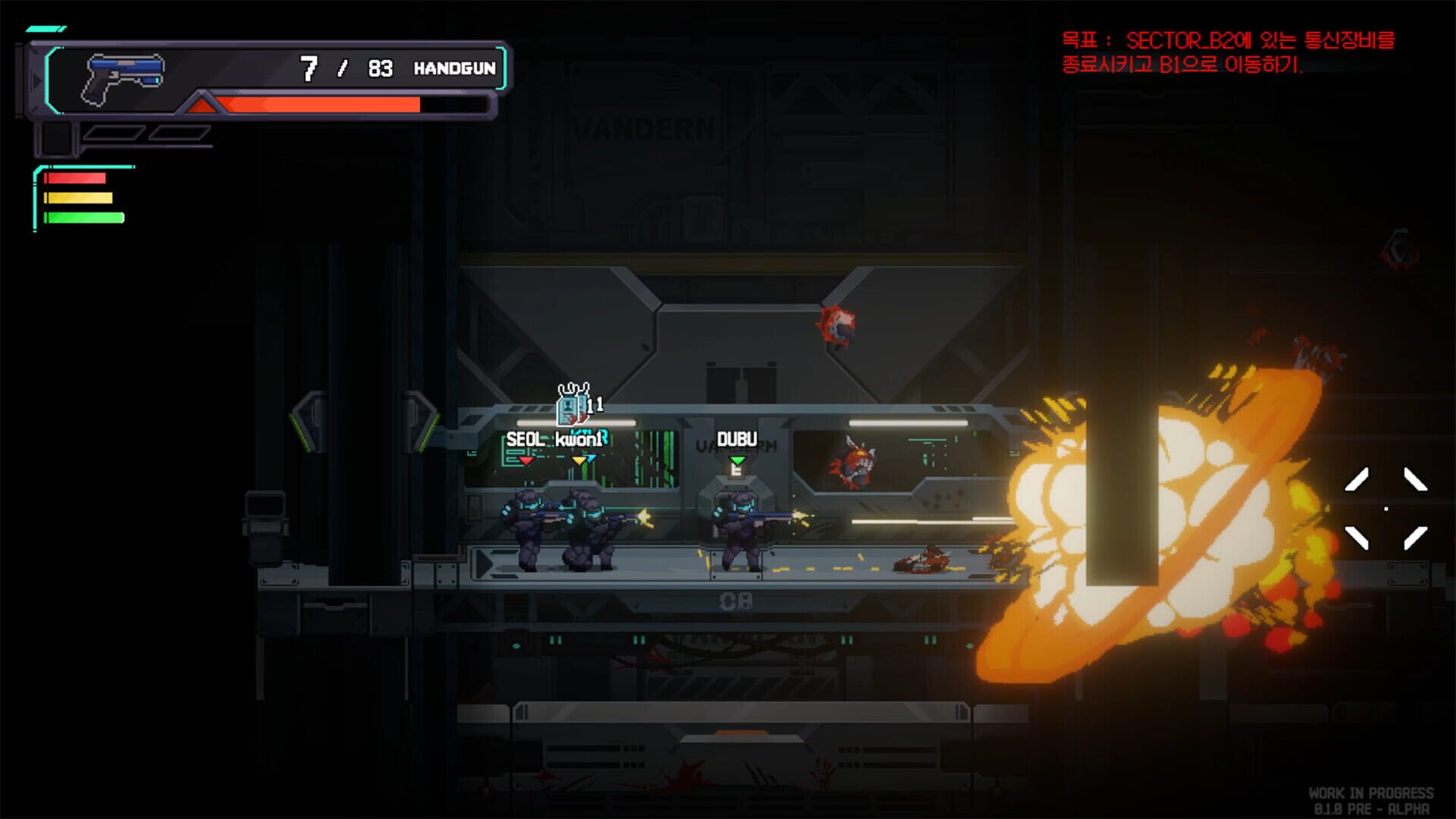Screen dimensions: 1456x819
Task: Click the empty secondary weapon slot
Action: tap(57, 140)
